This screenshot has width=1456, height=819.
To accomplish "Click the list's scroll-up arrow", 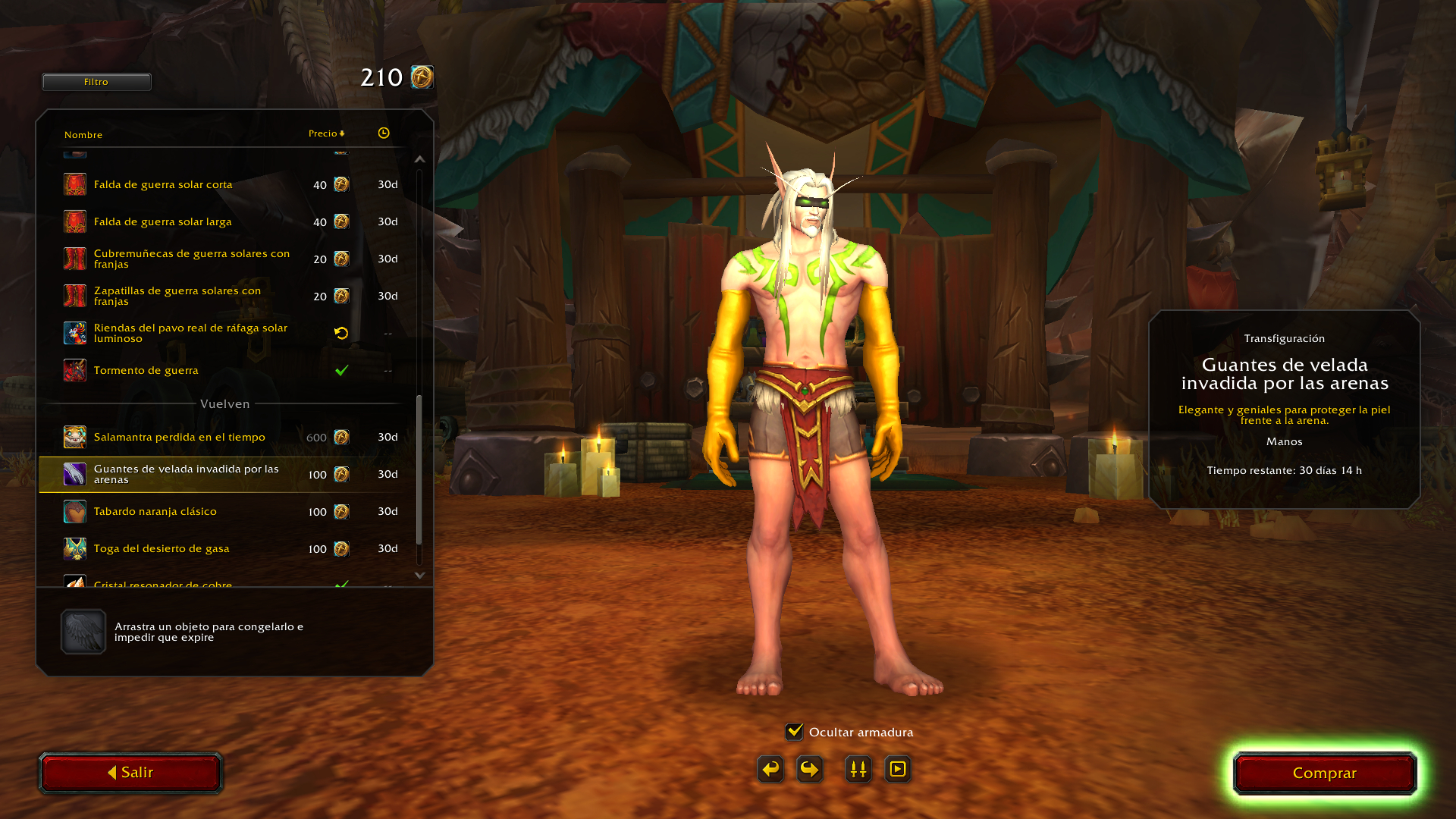I will pyautogui.click(x=420, y=159).
